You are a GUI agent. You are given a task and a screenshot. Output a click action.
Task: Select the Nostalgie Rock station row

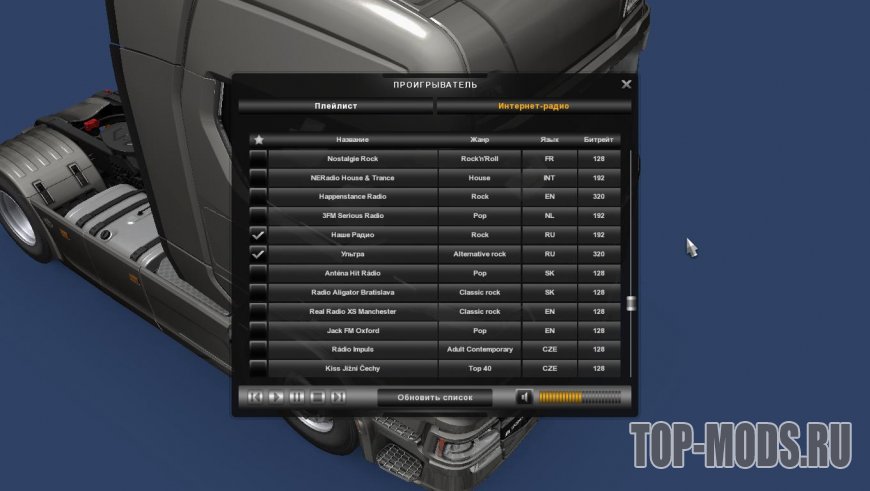(352, 159)
